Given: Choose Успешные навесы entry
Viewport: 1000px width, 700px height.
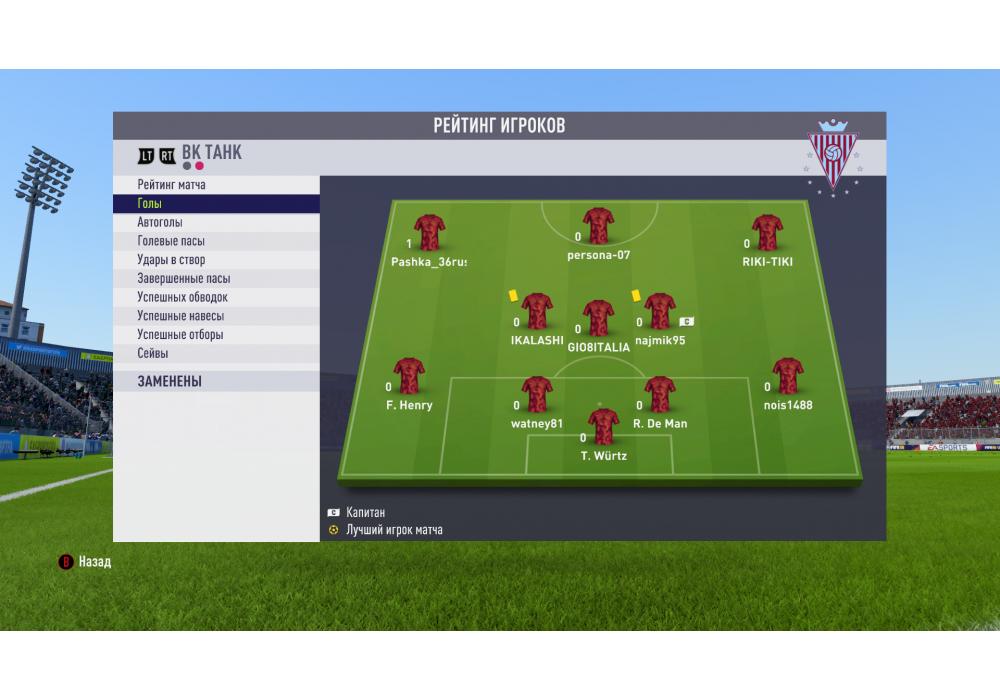Looking at the screenshot, I should (x=216, y=316).
